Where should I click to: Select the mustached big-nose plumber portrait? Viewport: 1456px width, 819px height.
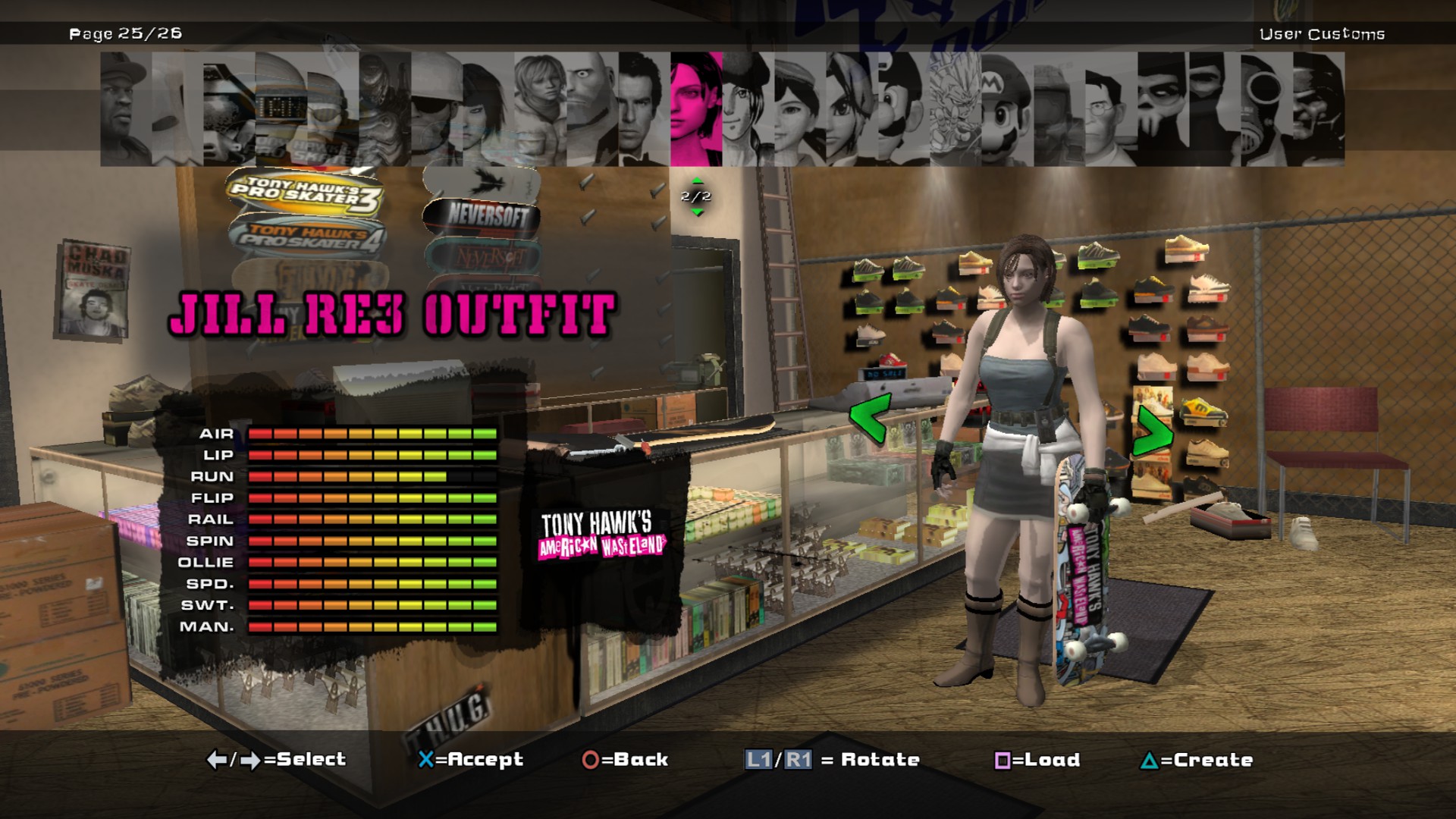904,108
